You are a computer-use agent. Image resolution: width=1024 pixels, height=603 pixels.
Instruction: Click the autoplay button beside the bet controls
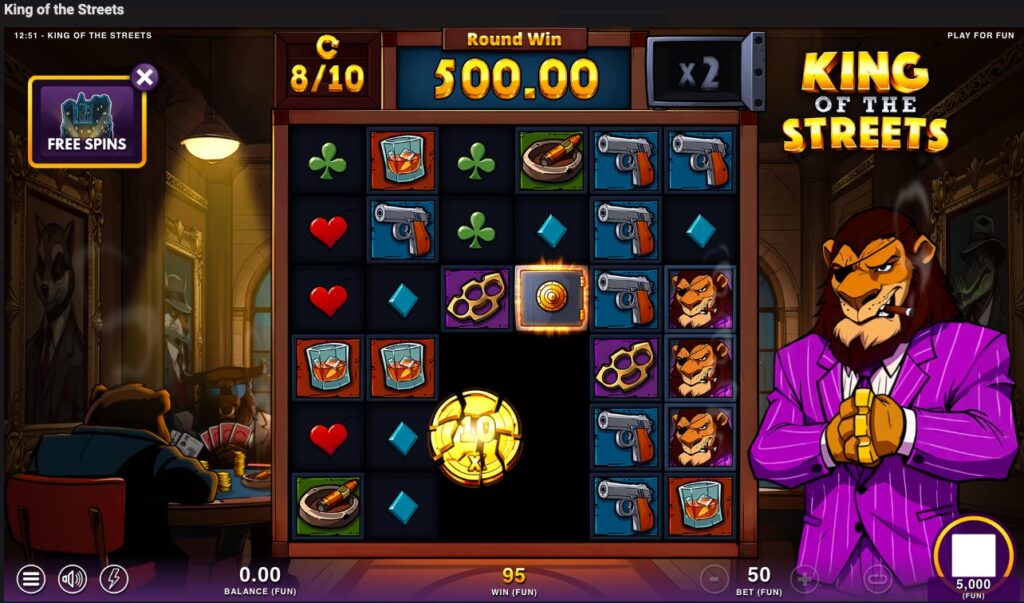click(x=877, y=578)
